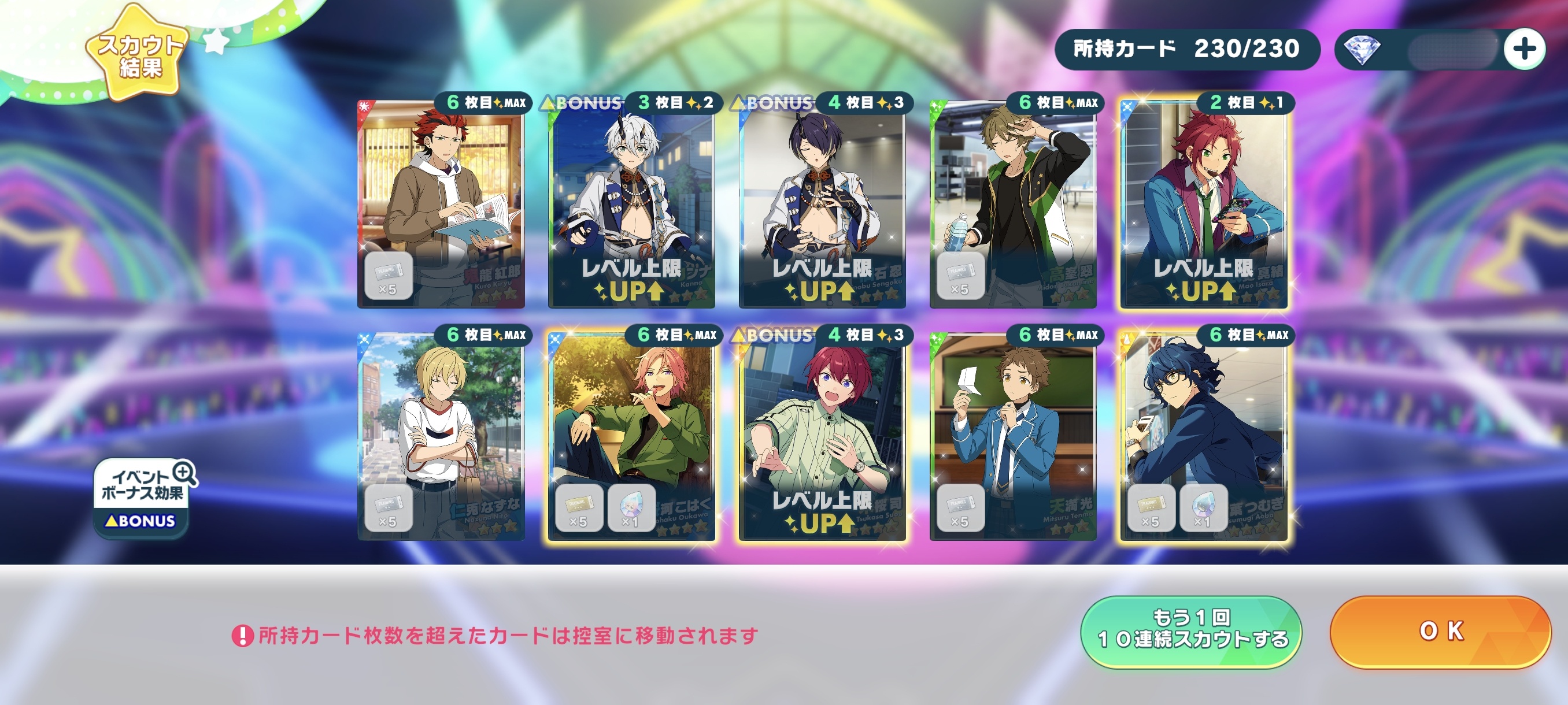Choose the Mao Isara card

pyautogui.click(x=1203, y=204)
